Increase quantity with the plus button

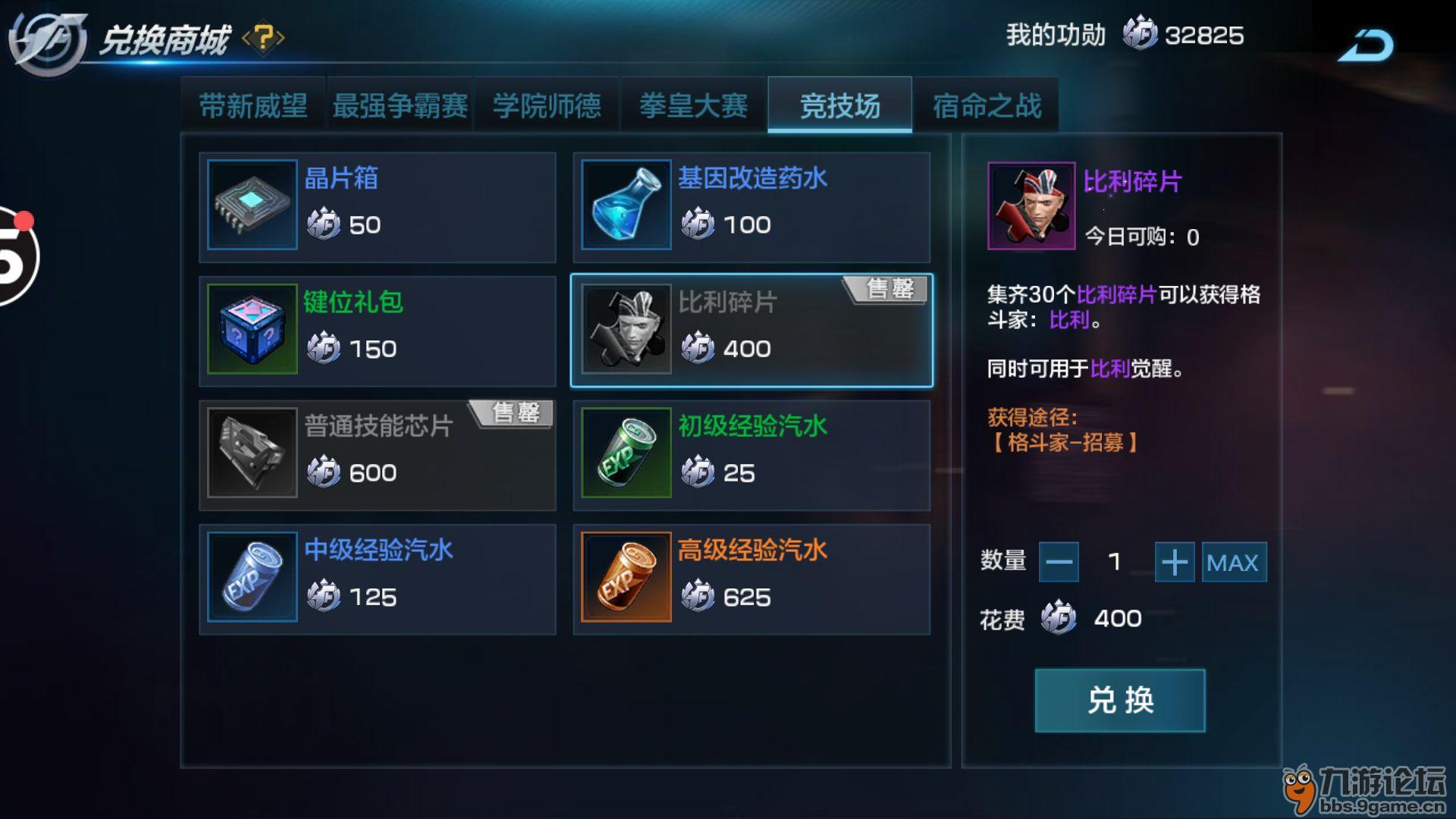click(1174, 562)
